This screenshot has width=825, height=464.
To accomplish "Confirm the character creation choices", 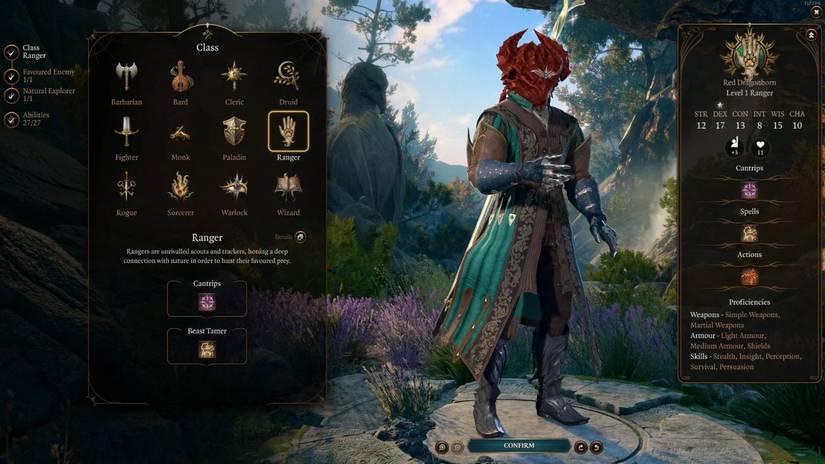I will [x=518, y=446].
